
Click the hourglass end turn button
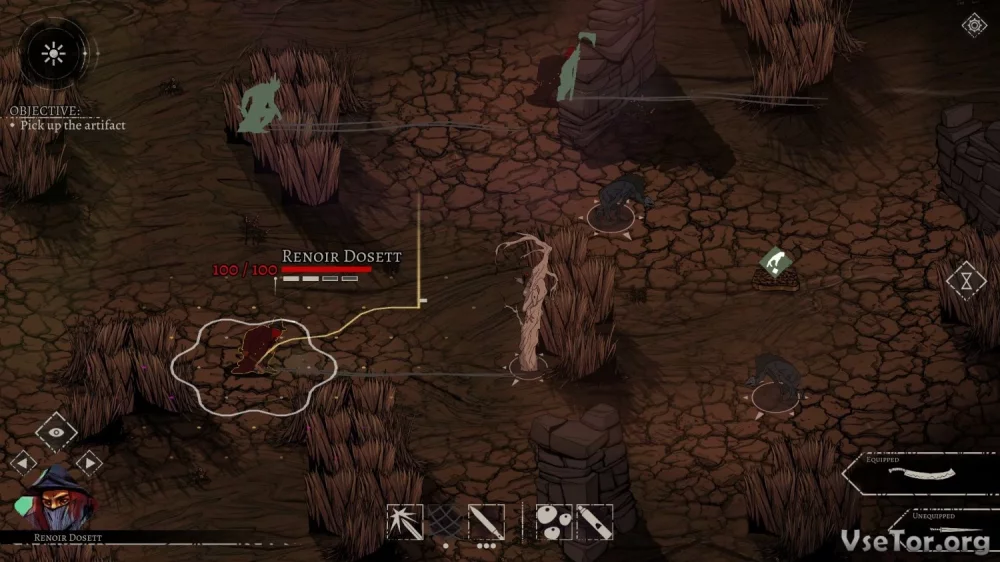(966, 280)
